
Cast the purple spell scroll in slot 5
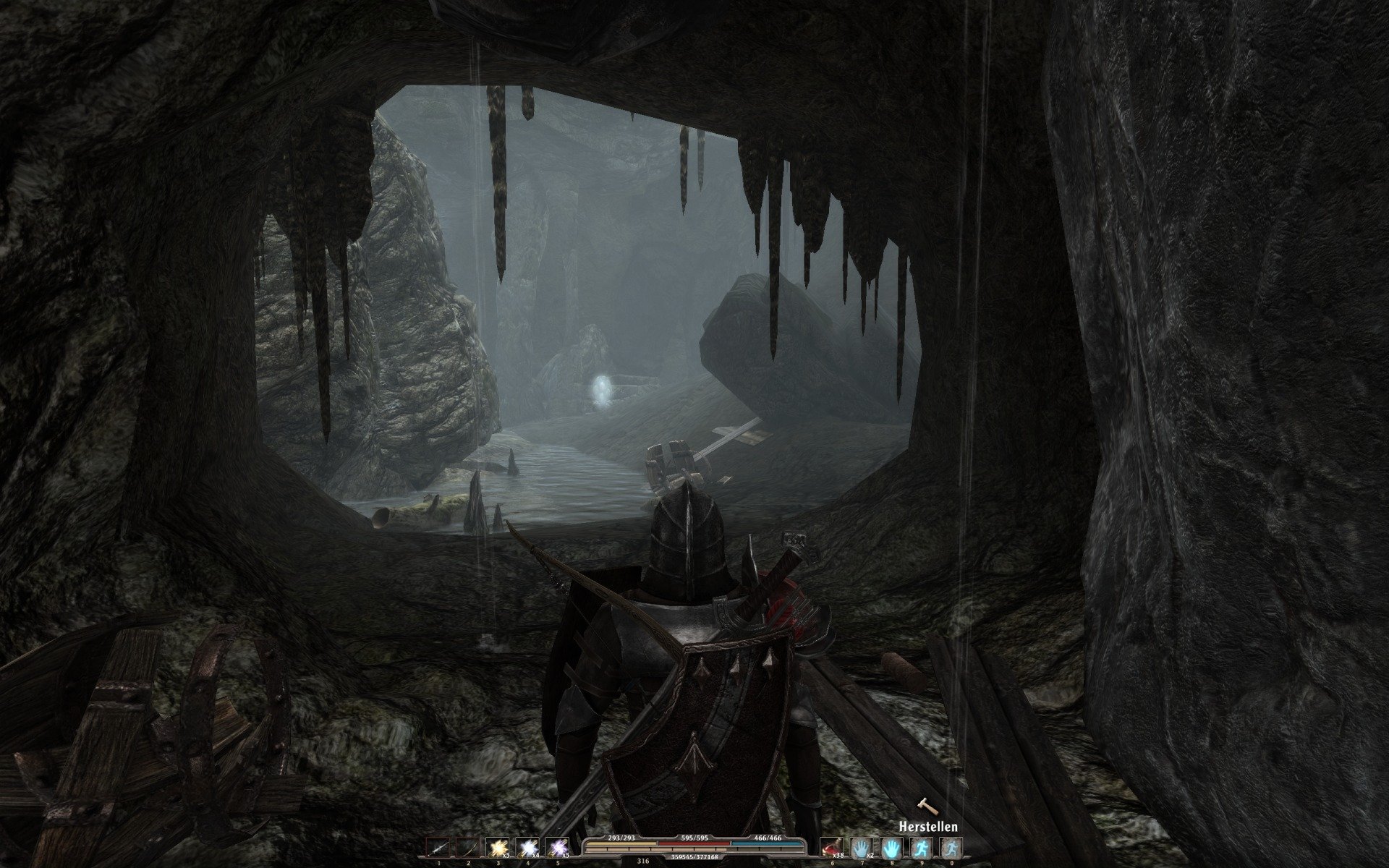557,847
